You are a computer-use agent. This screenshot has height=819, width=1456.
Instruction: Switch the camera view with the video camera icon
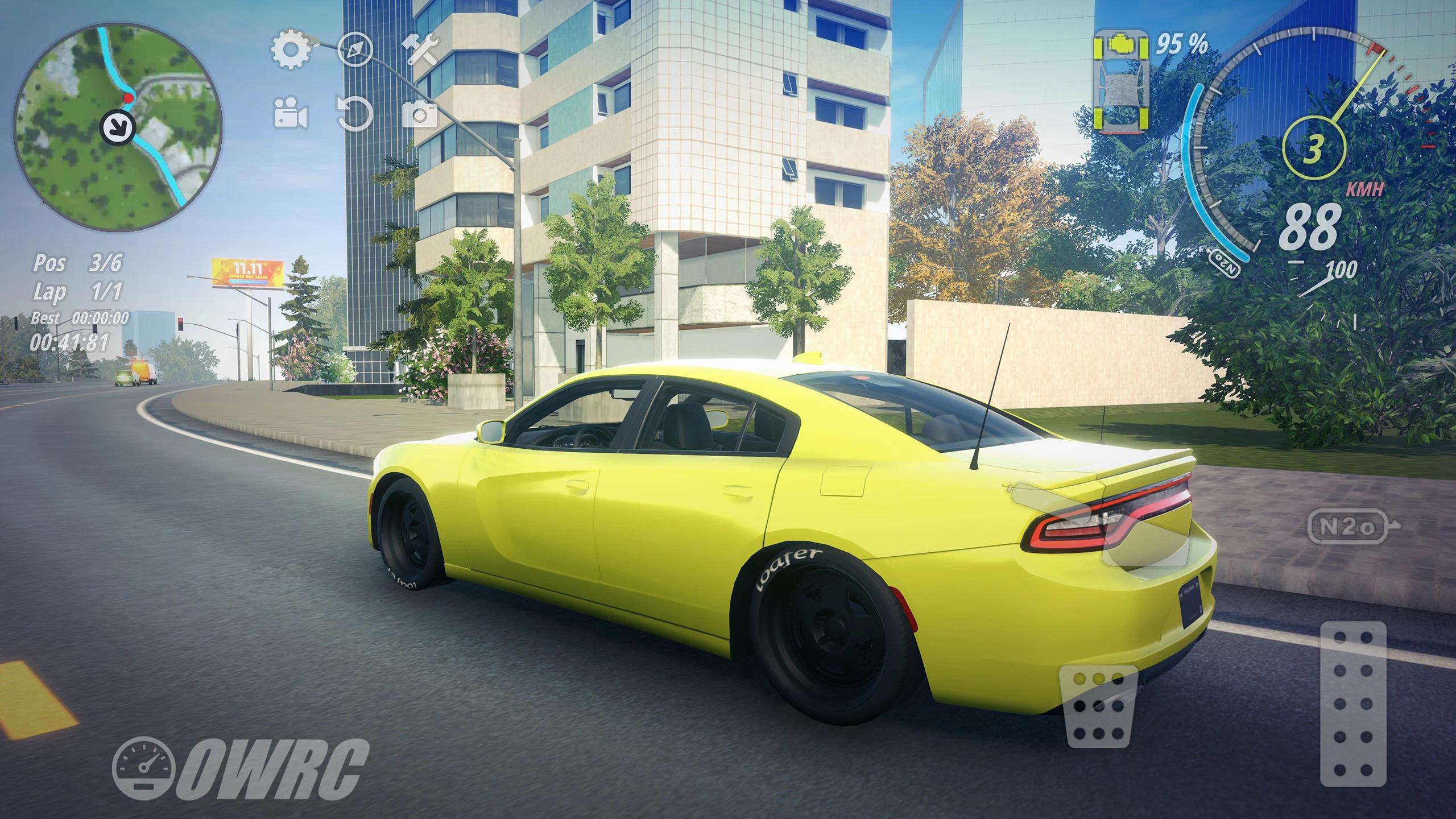(291, 114)
